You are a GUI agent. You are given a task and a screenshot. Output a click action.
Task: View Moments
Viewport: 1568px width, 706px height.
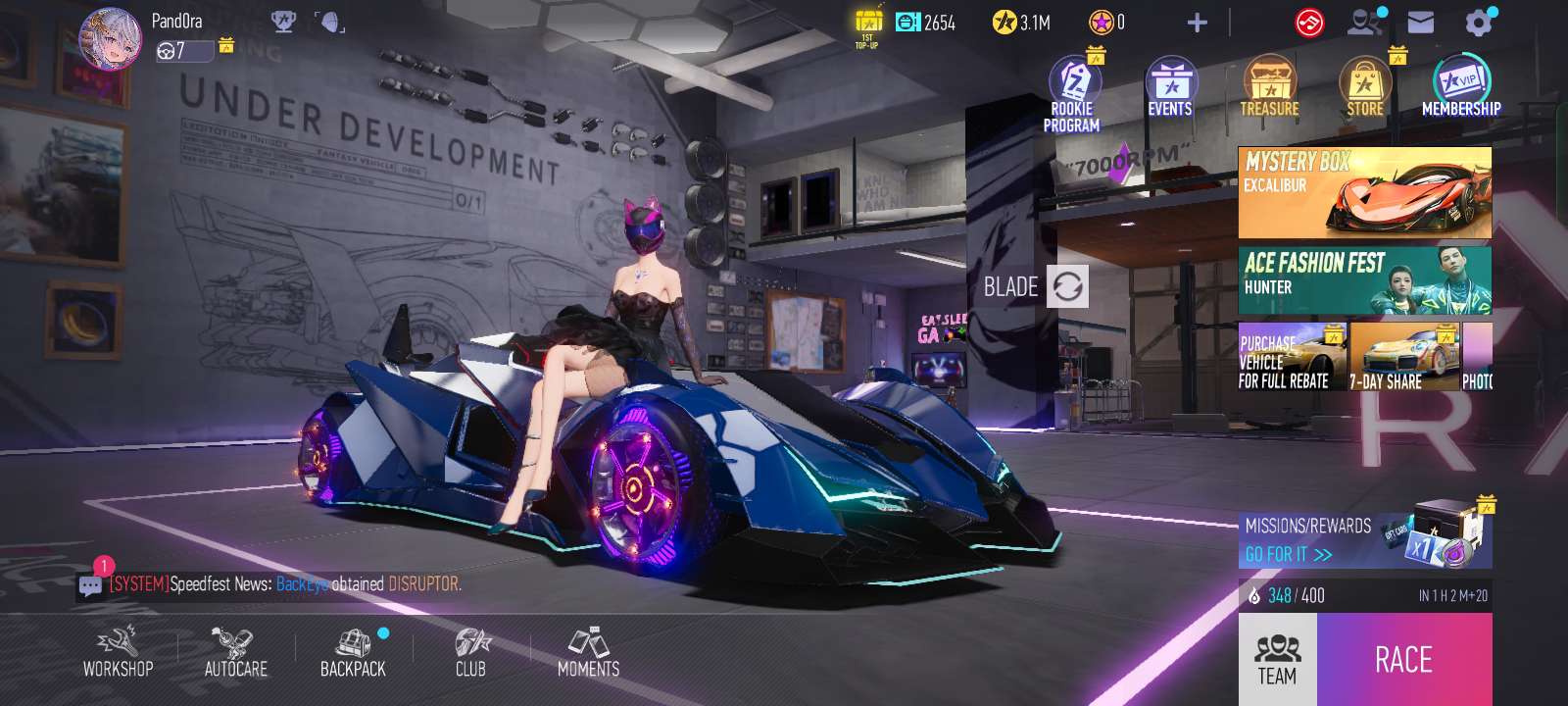(x=588, y=653)
